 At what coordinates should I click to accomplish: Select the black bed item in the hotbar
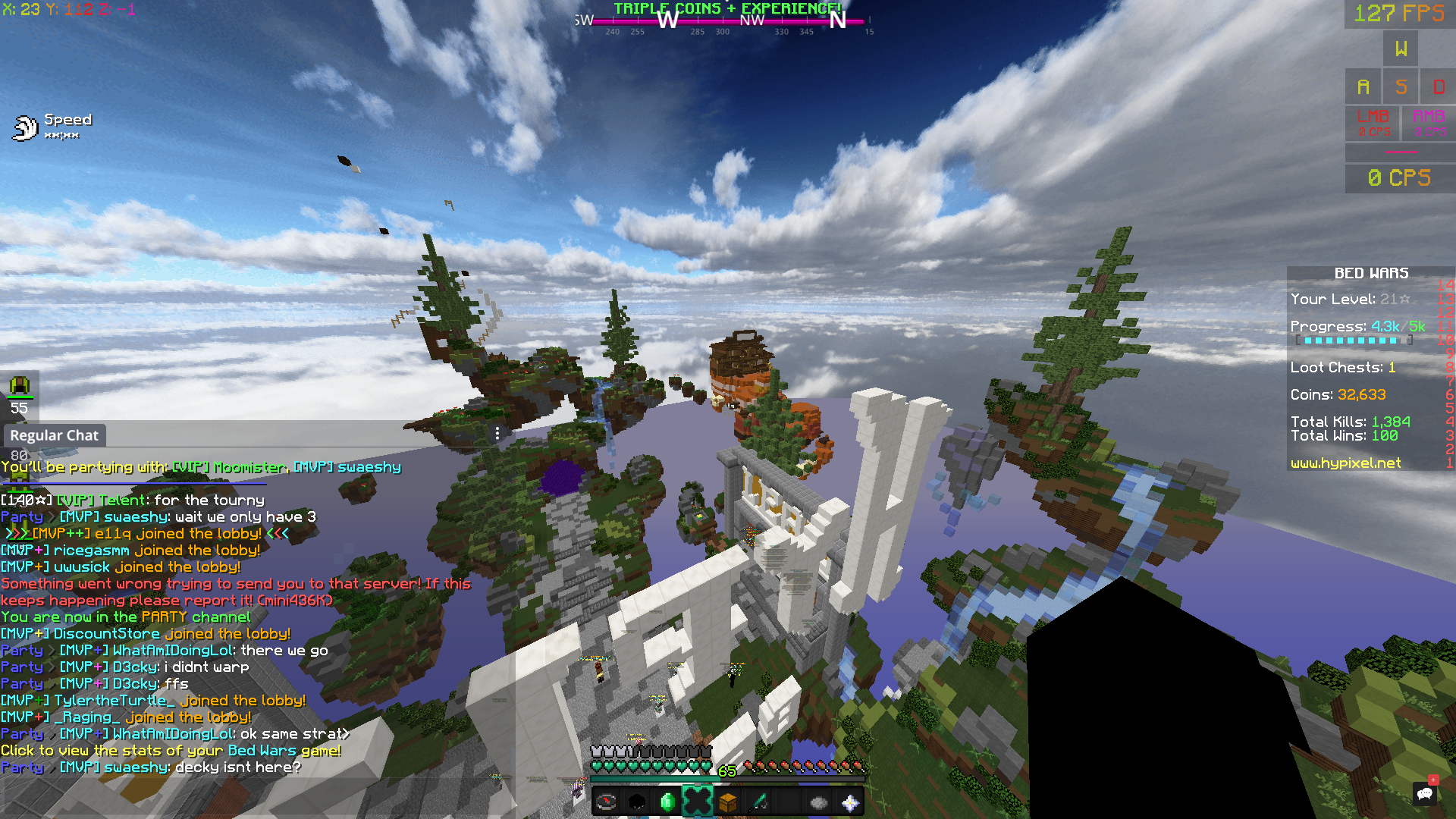637,800
